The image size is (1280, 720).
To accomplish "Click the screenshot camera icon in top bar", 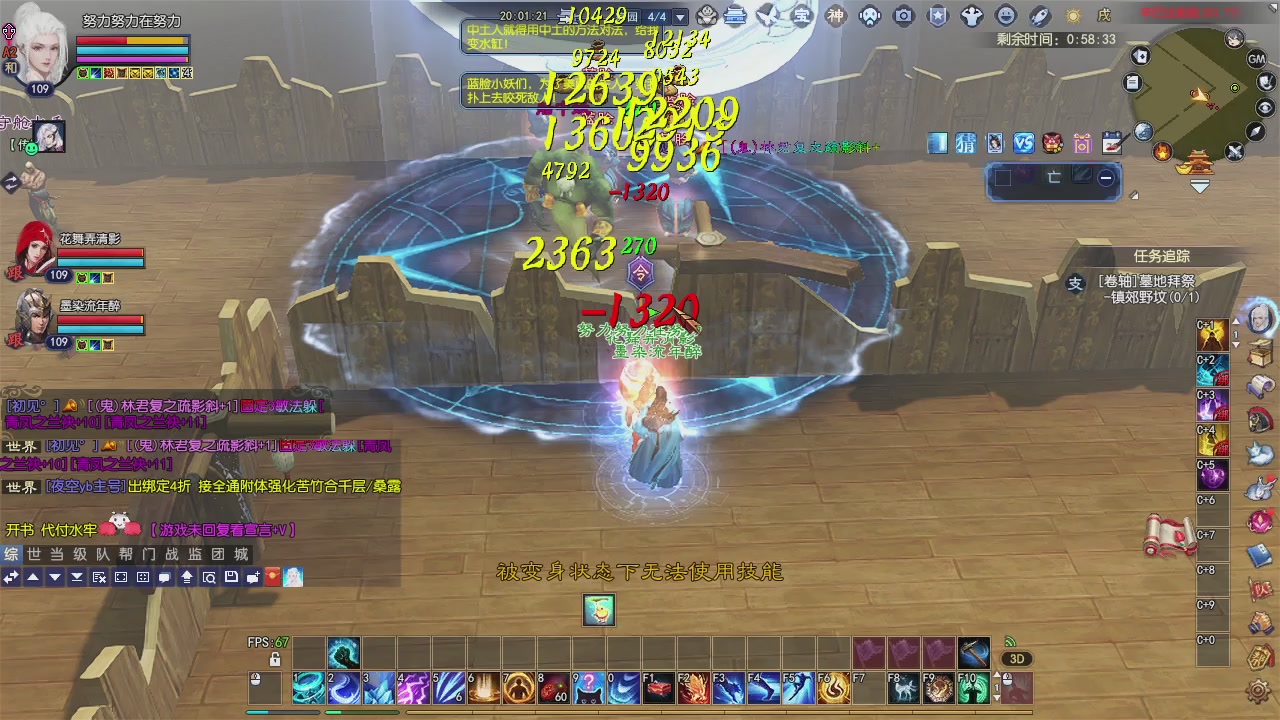I will (903, 15).
